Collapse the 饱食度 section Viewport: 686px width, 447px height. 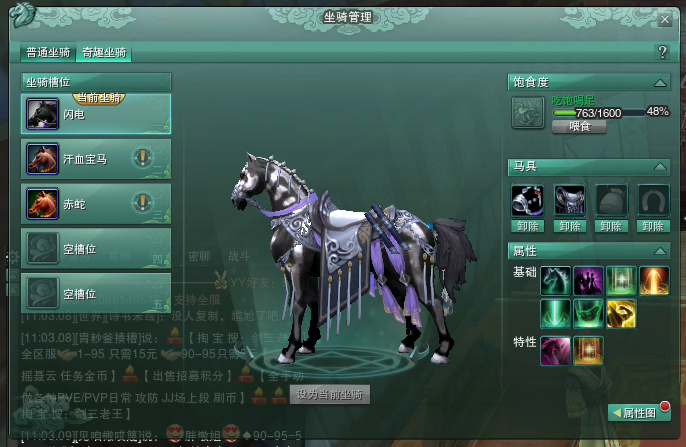659,83
